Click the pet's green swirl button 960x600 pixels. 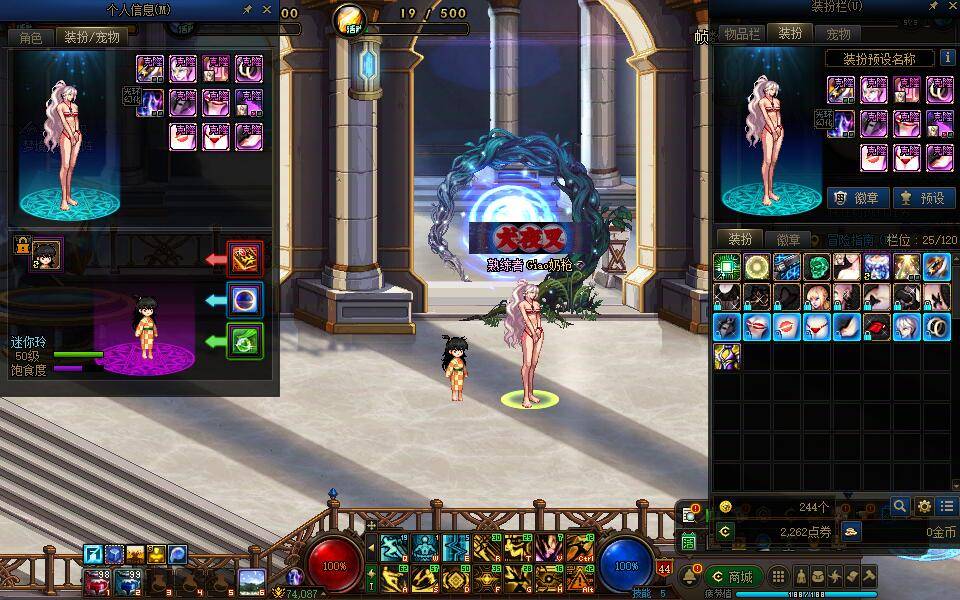[245, 341]
